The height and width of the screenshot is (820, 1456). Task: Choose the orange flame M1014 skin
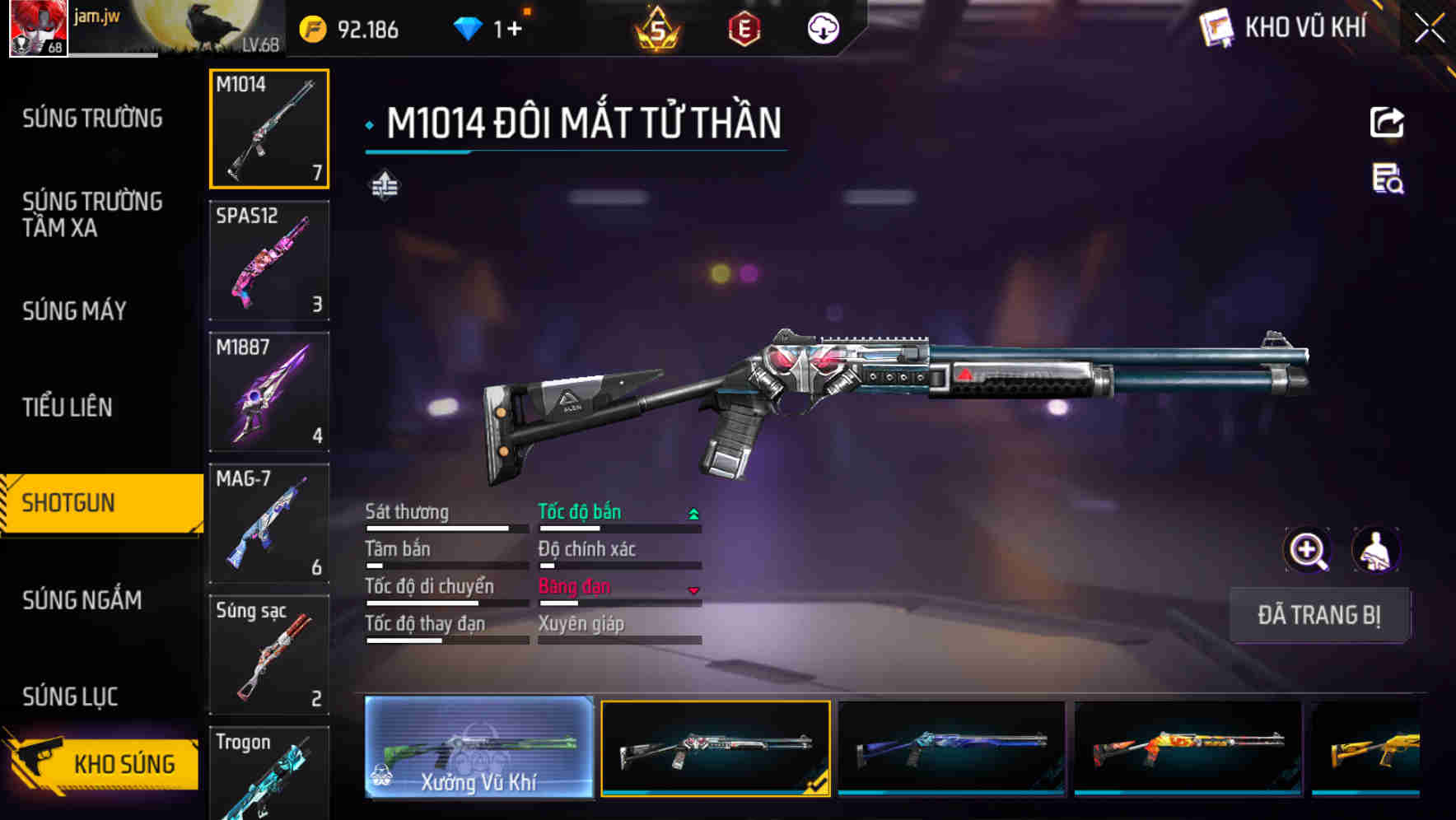(x=1188, y=748)
